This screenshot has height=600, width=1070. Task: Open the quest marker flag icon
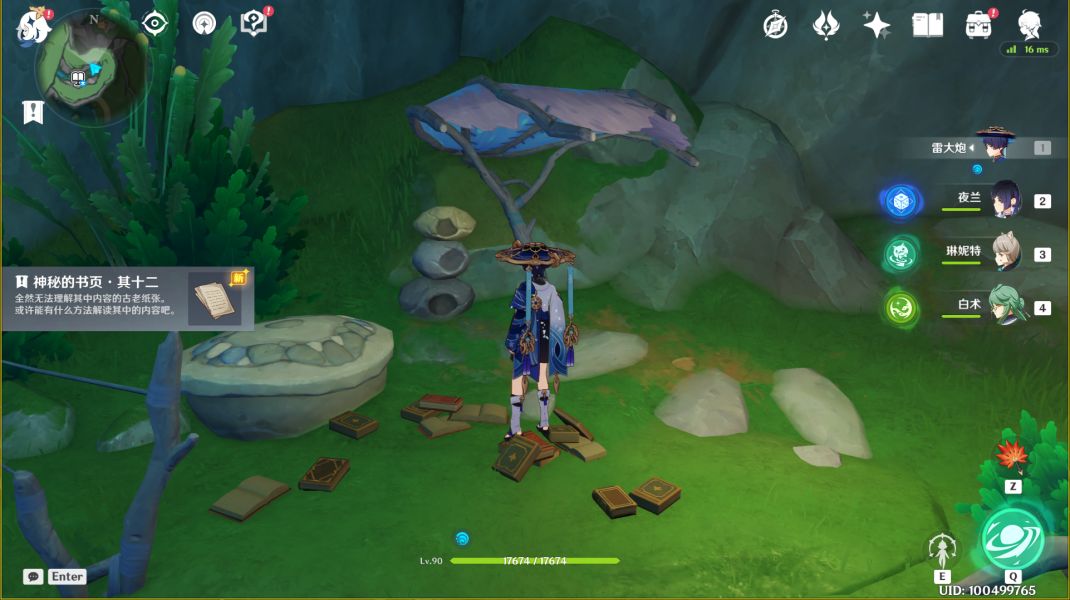coord(33,112)
